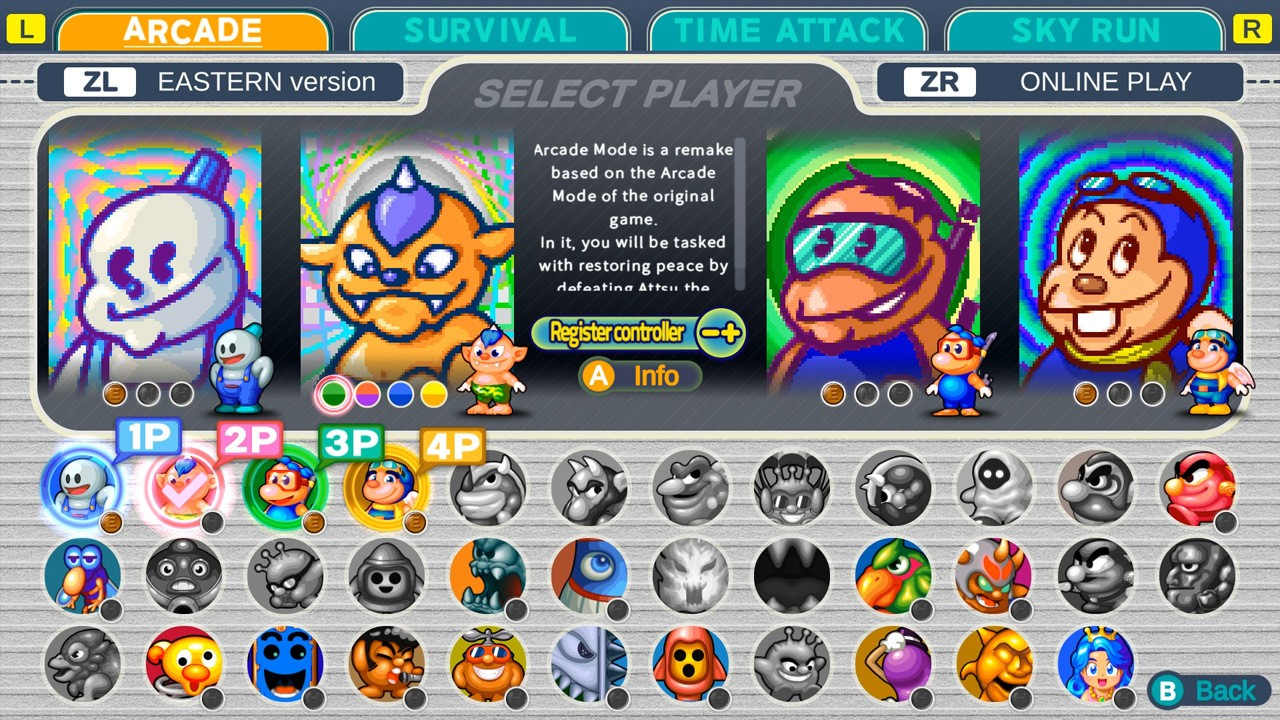Select the winged pilot pig 4P icon

click(x=387, y=490)
